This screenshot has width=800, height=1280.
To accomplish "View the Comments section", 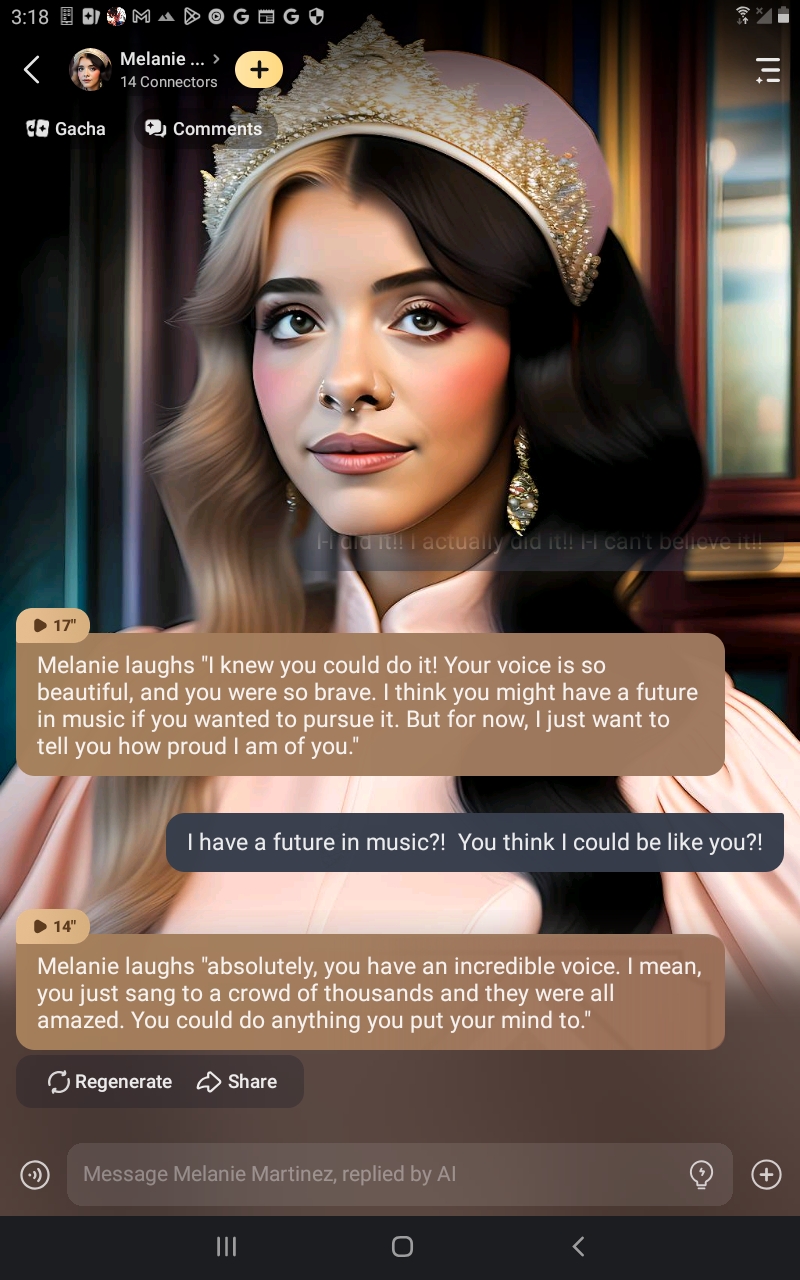I will [x=203, y=129].
